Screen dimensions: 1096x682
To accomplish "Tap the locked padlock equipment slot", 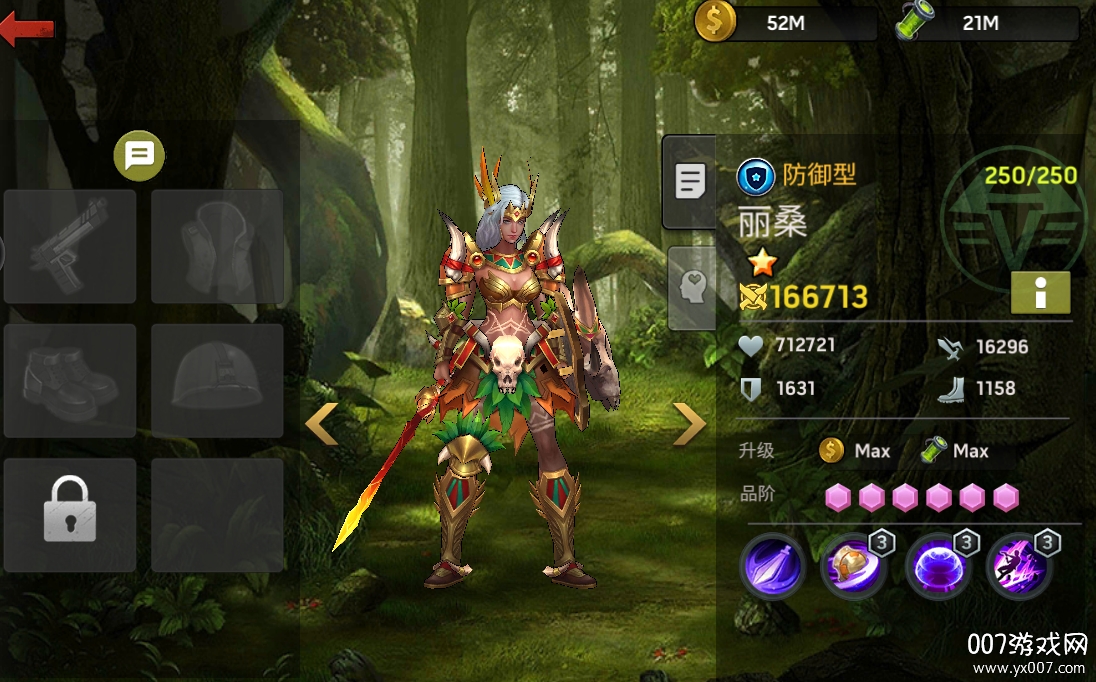I will (70, 515).
